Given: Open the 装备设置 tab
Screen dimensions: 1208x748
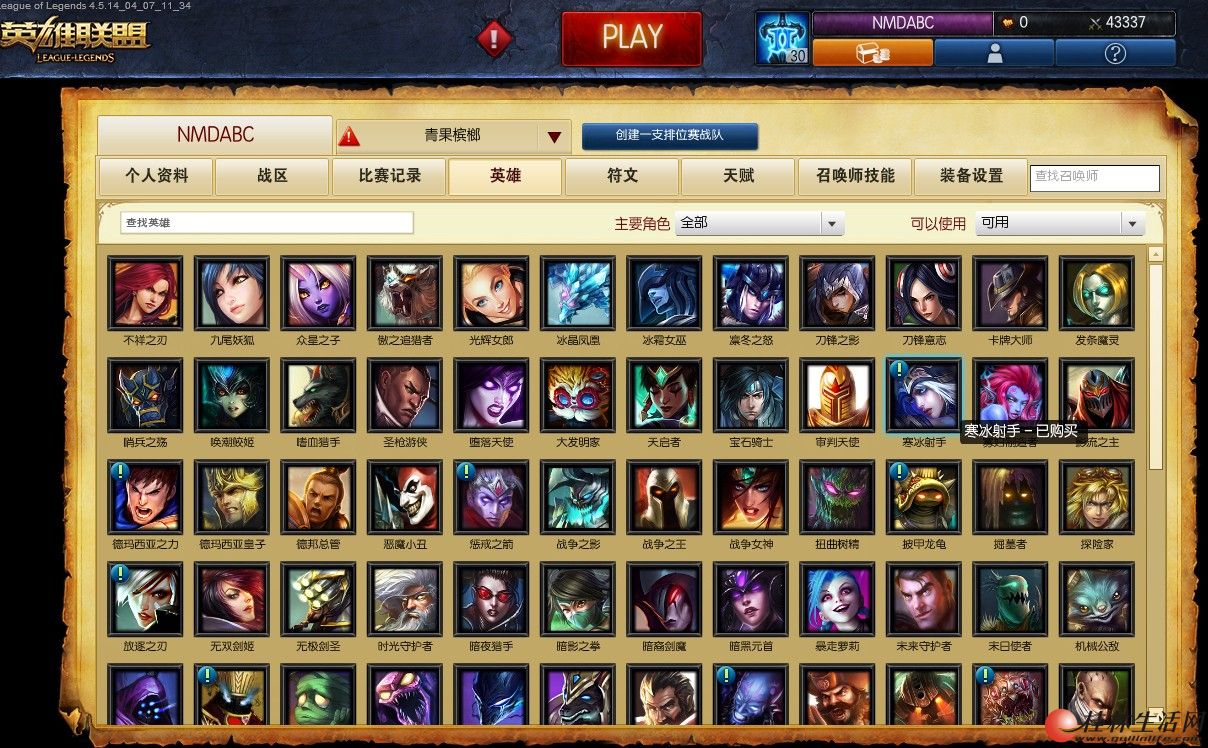Looking at the screenshot, I should [x=971, y=176].
